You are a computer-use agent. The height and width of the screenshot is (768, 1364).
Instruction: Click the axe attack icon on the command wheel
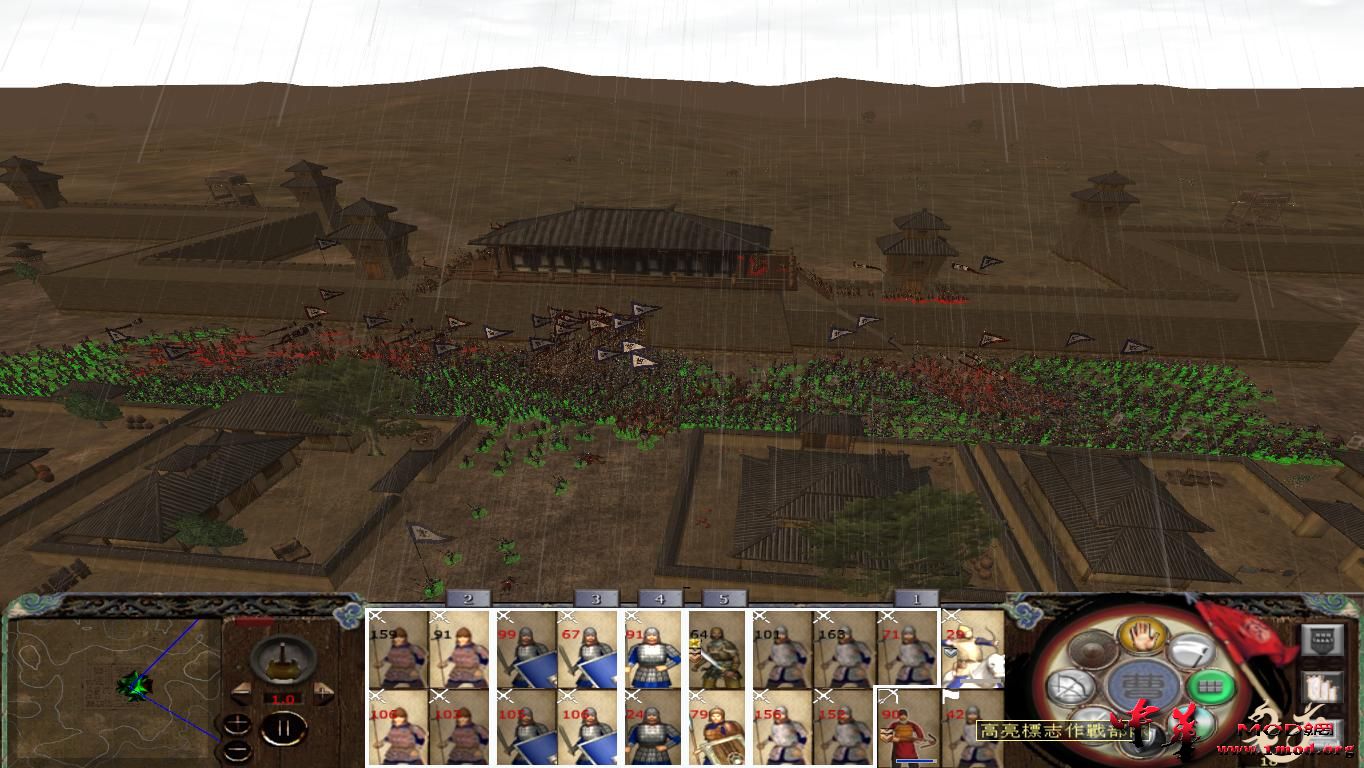pos(1193,650)
